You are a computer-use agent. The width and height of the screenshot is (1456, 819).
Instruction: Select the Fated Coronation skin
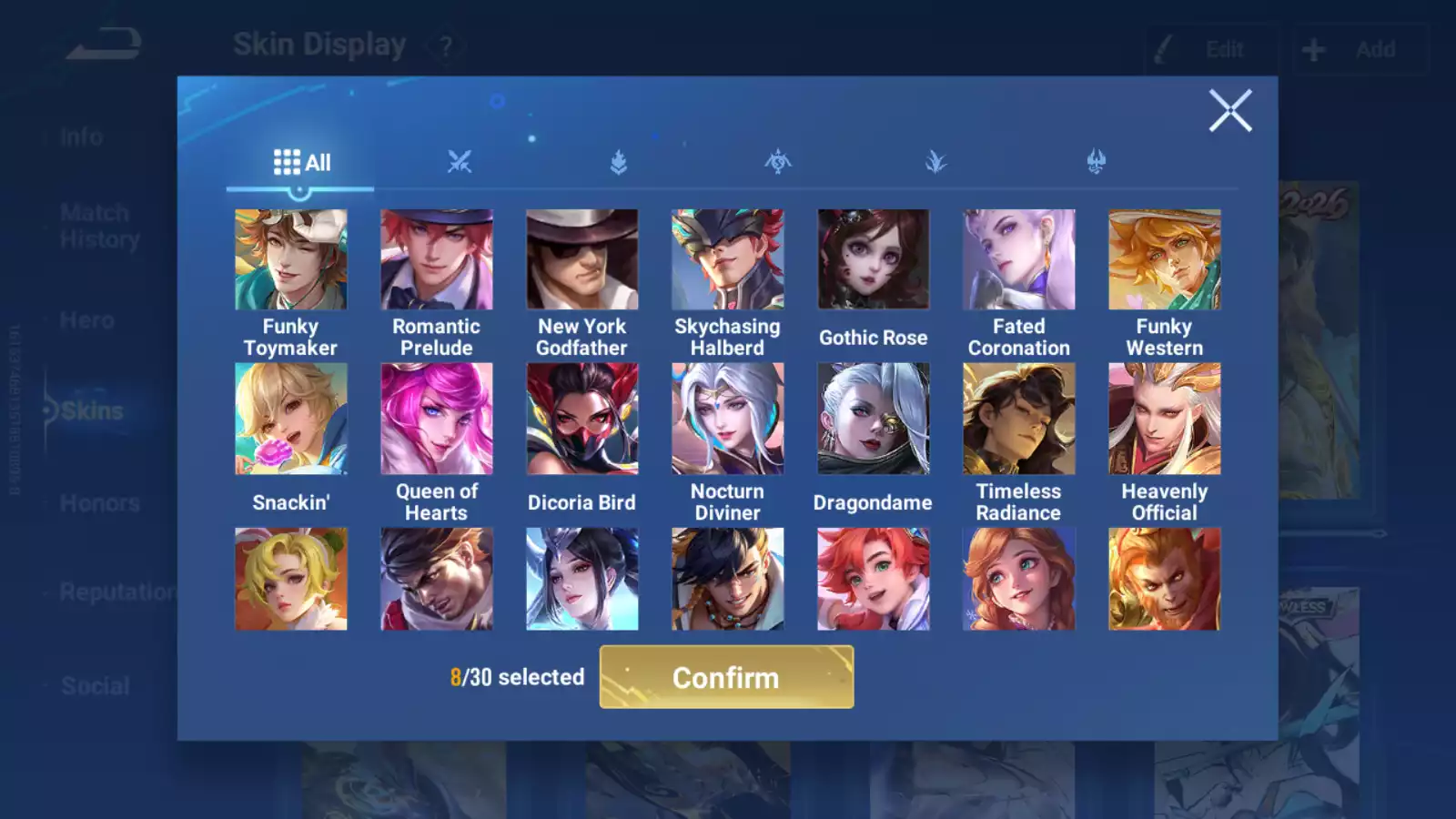click(x=1018, y=260)
